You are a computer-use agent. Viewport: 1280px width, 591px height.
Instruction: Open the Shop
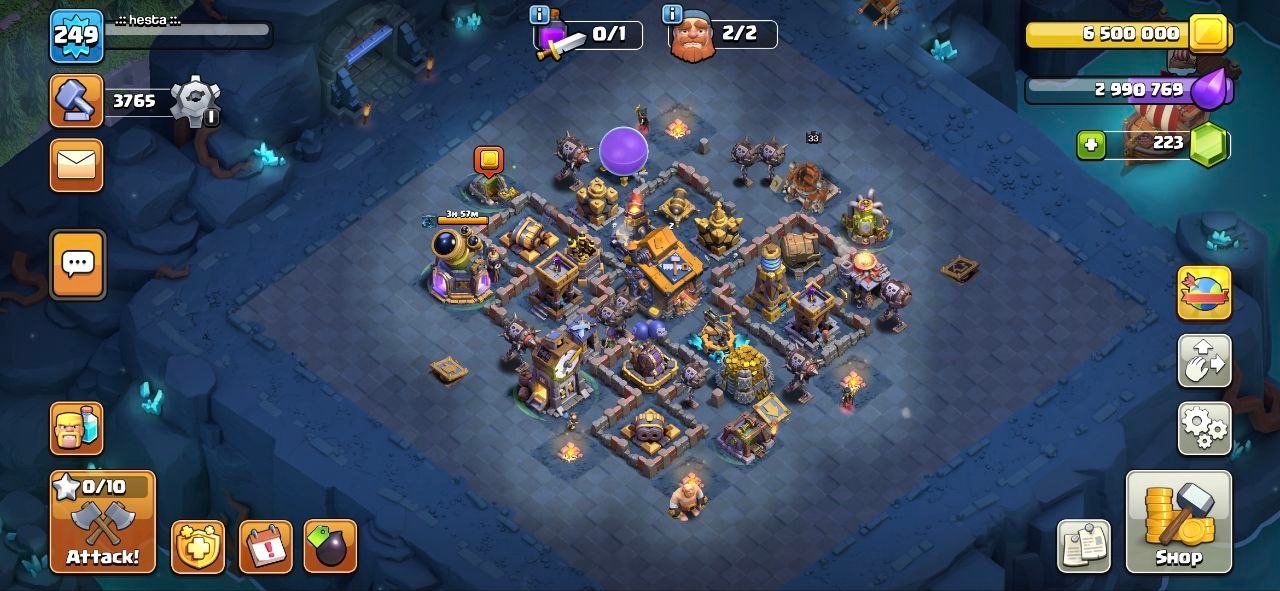pos(1178,521)
